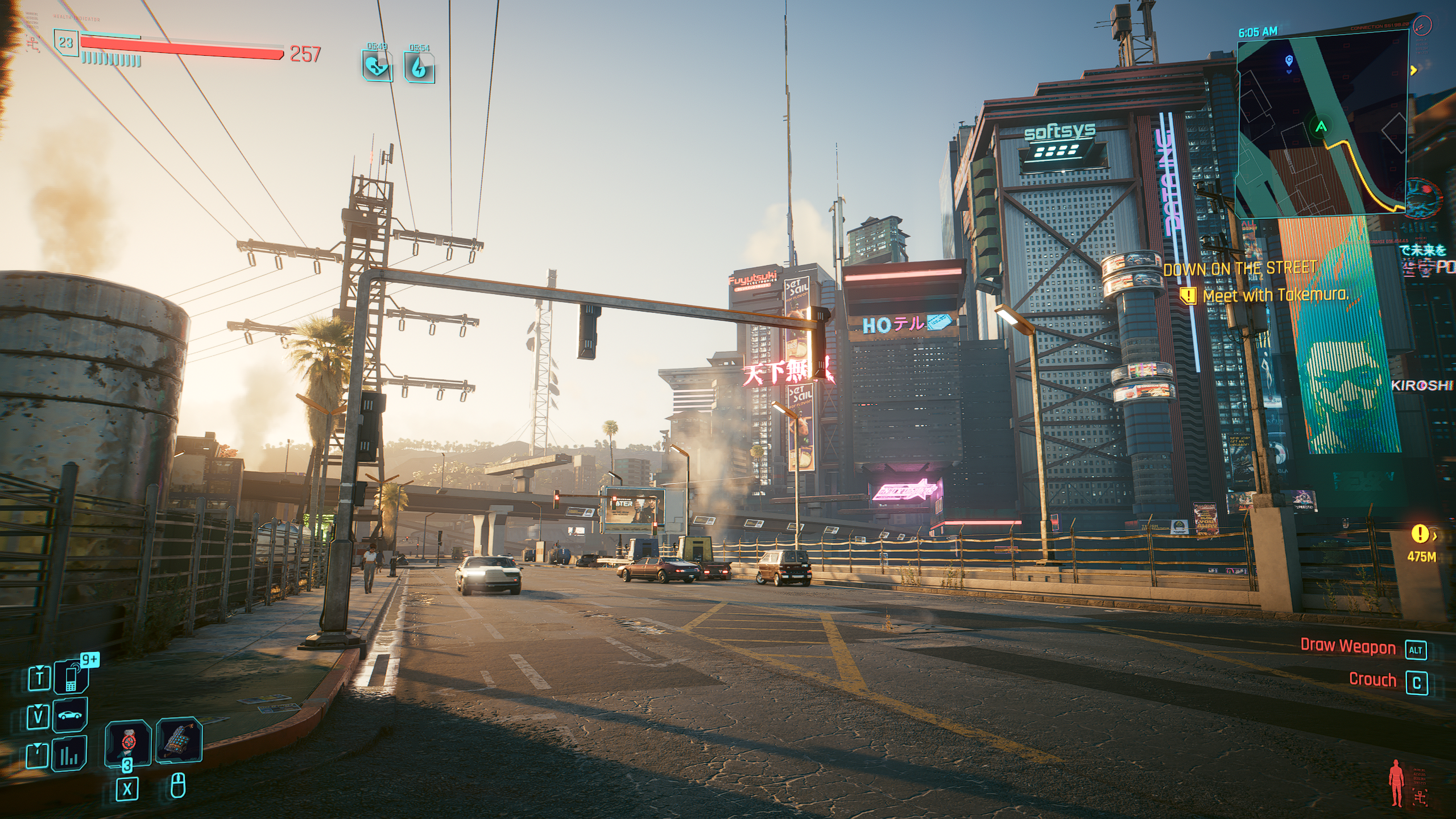Screen dimensions: 1456x819
Task: Click the player arrow on the minimap
Action: coord(1321,126)
